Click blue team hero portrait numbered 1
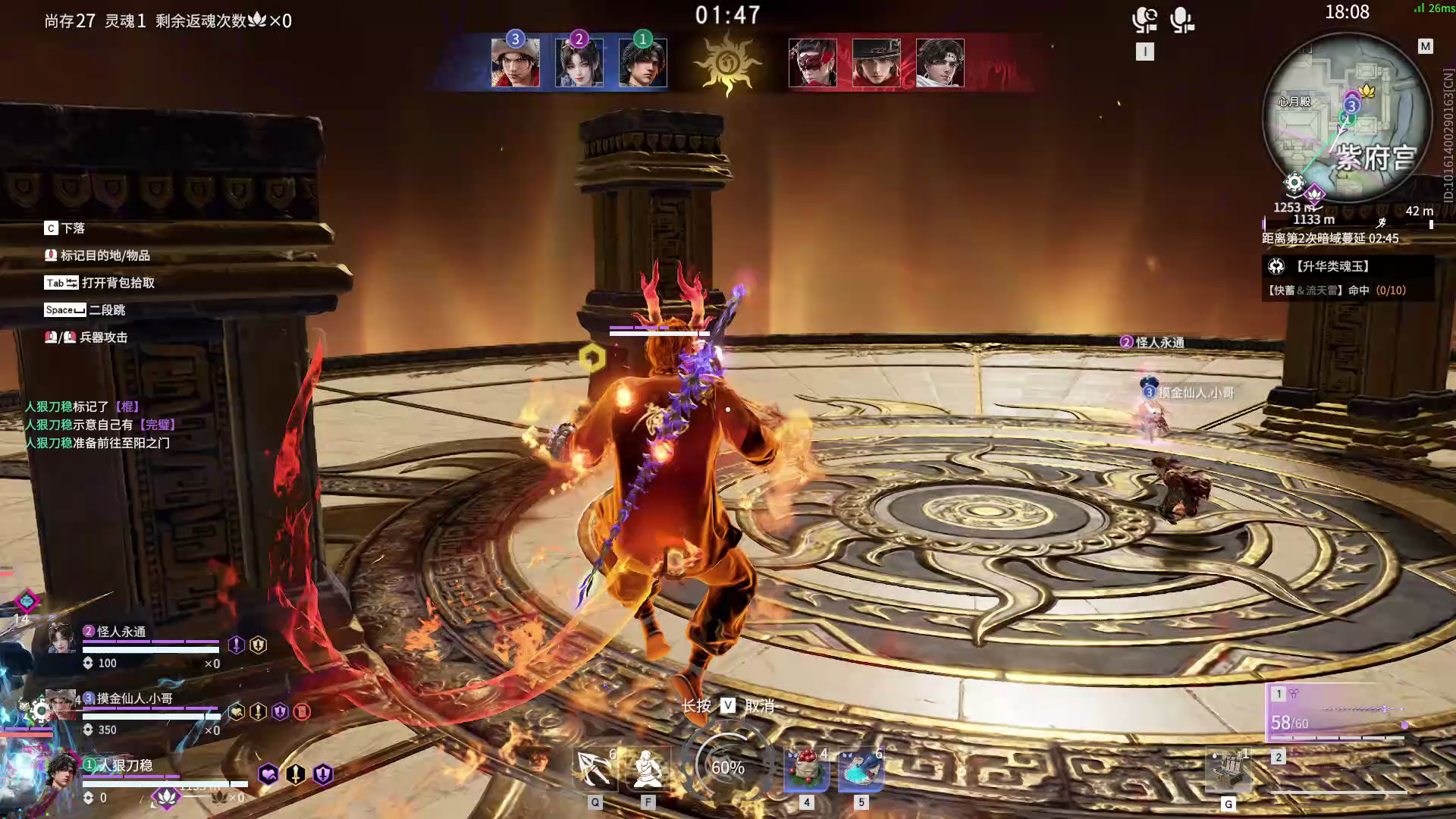Screen dimensions: 1456x819 point(643,63)
